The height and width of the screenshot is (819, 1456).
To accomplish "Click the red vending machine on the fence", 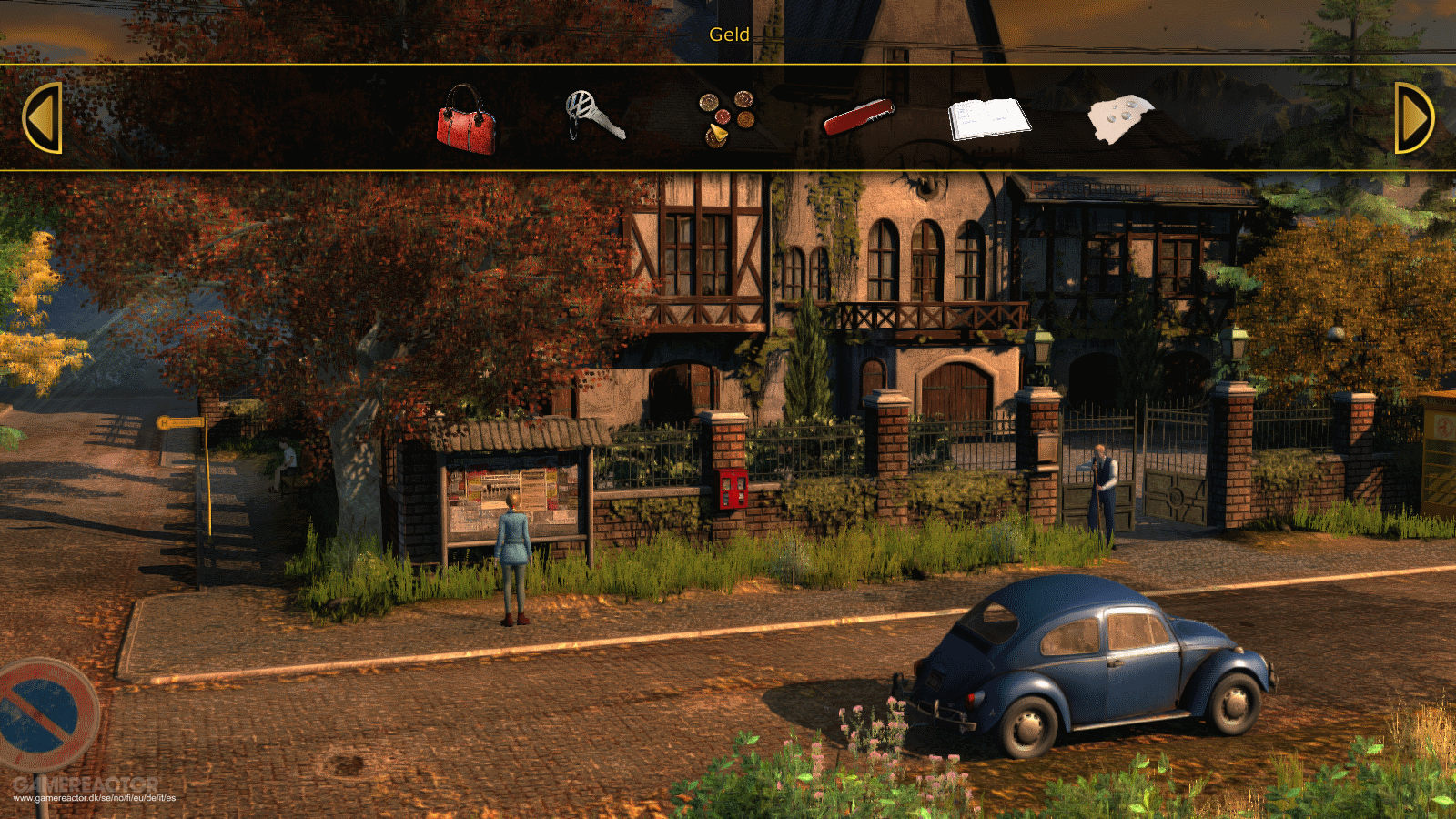I will [x=733, y=491].
